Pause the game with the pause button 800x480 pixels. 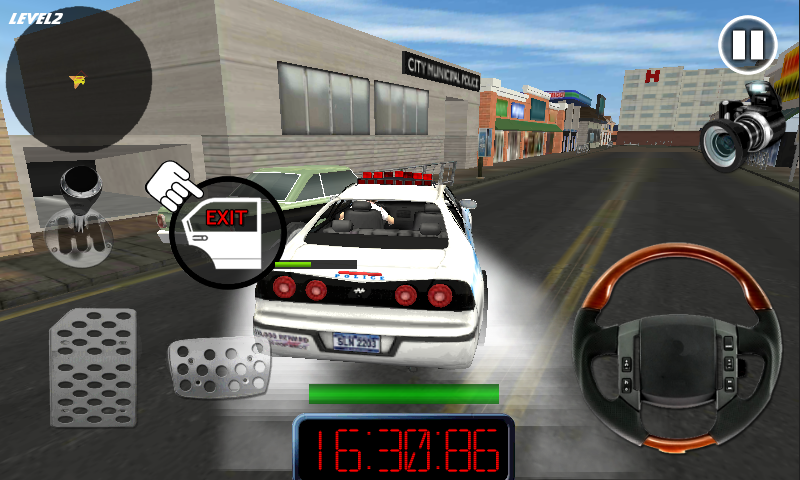[747, 45]
